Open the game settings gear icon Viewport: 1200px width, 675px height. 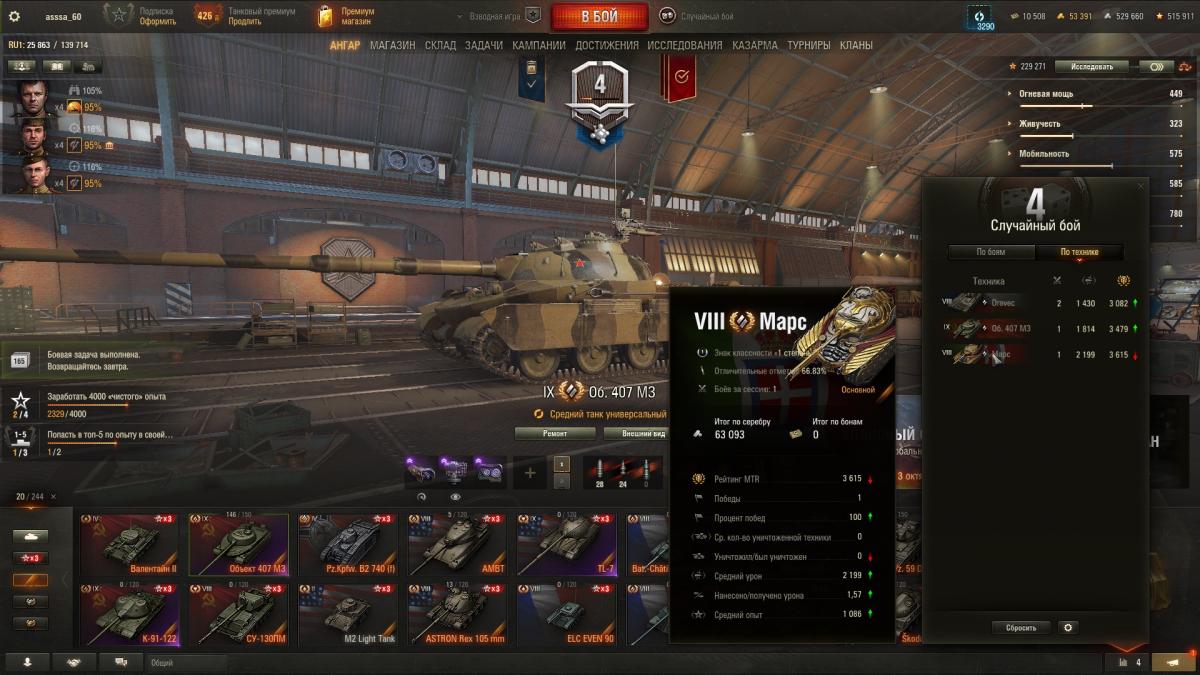(14, 17)
